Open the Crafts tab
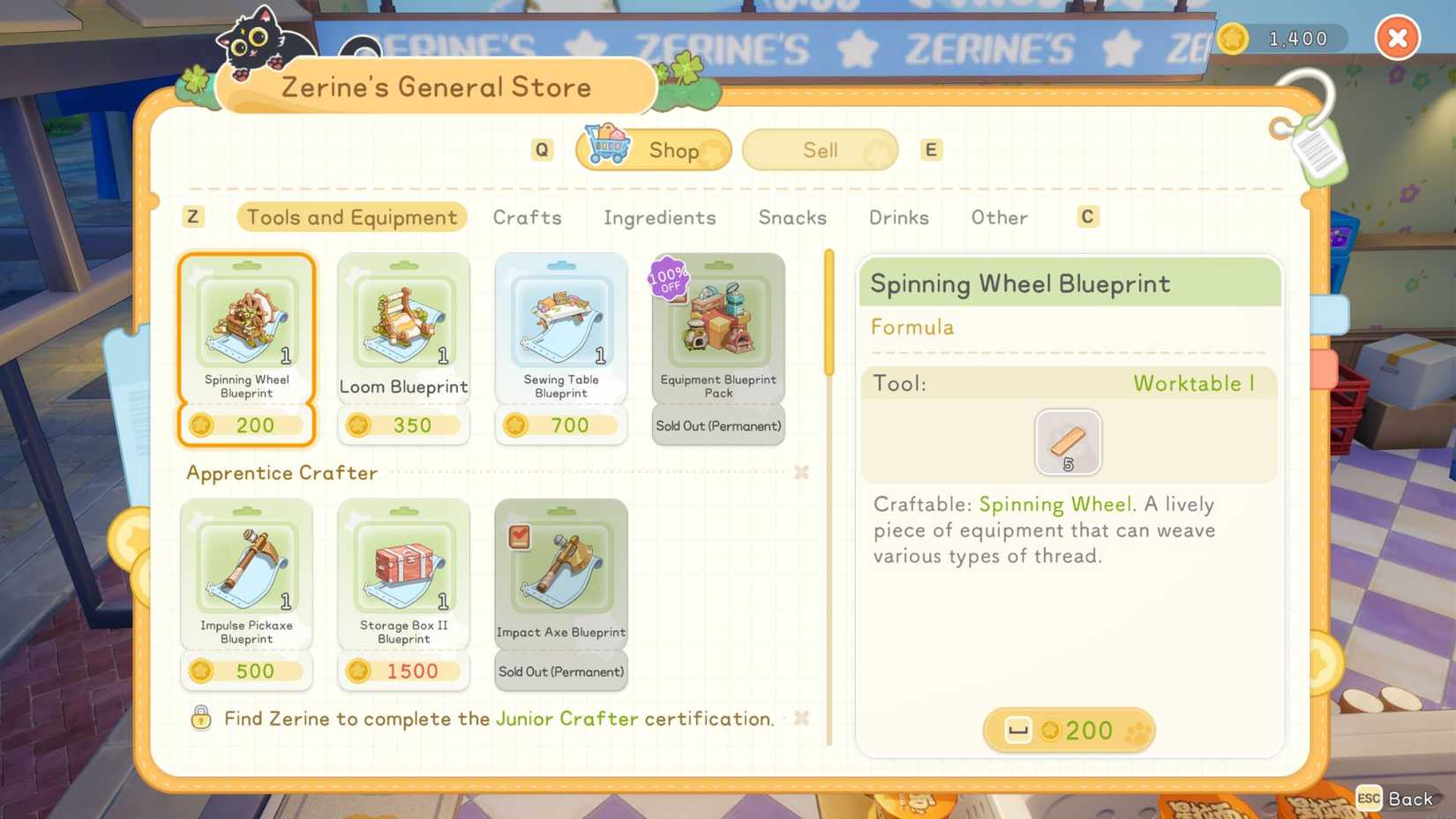Image resolution: width=1456 pixels, height=819 pixels. [527, 217]
